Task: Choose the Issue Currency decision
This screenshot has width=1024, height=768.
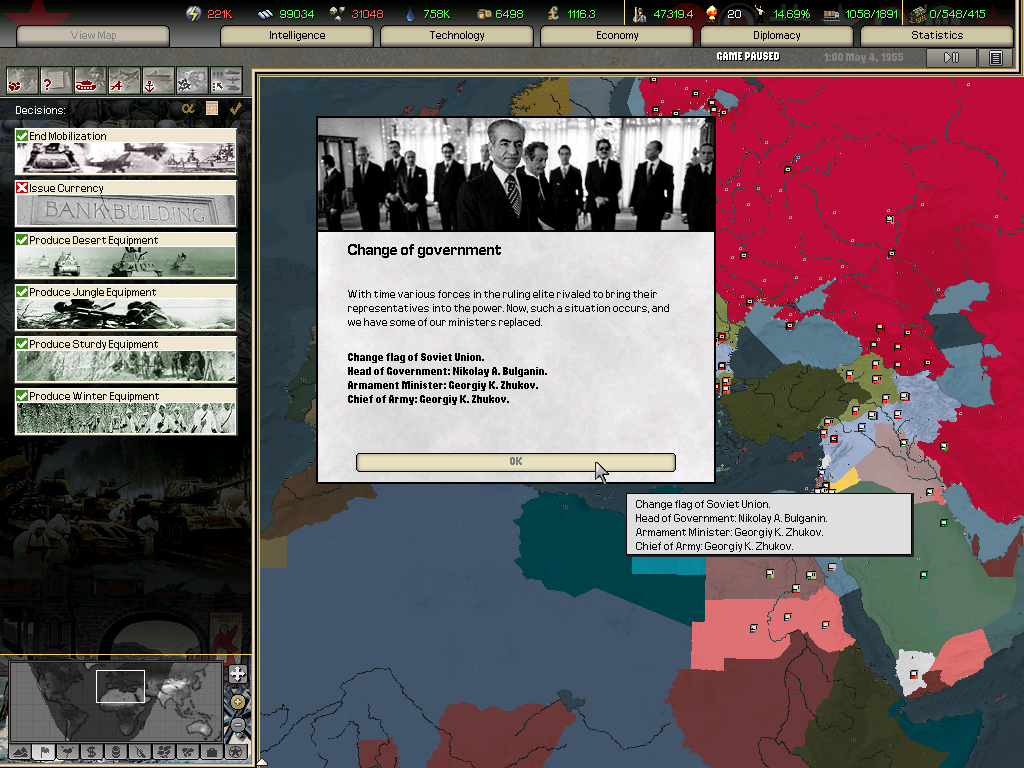Action: point(126,203)
